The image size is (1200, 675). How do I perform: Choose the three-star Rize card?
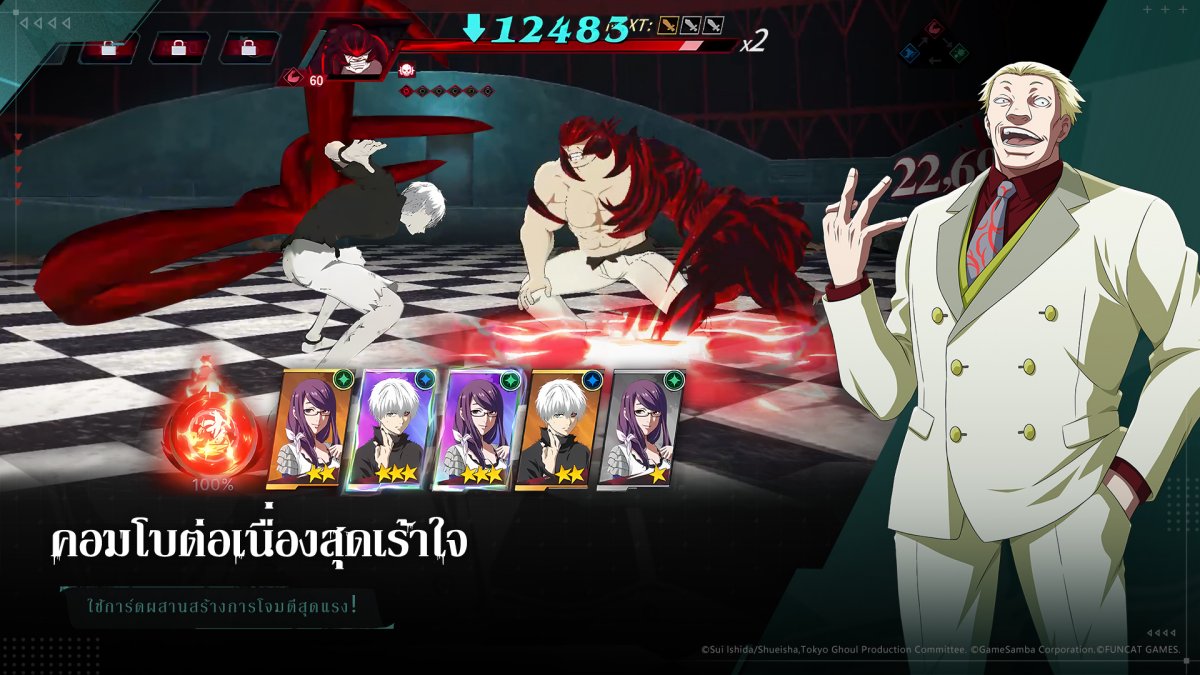(x=474, y=429)
